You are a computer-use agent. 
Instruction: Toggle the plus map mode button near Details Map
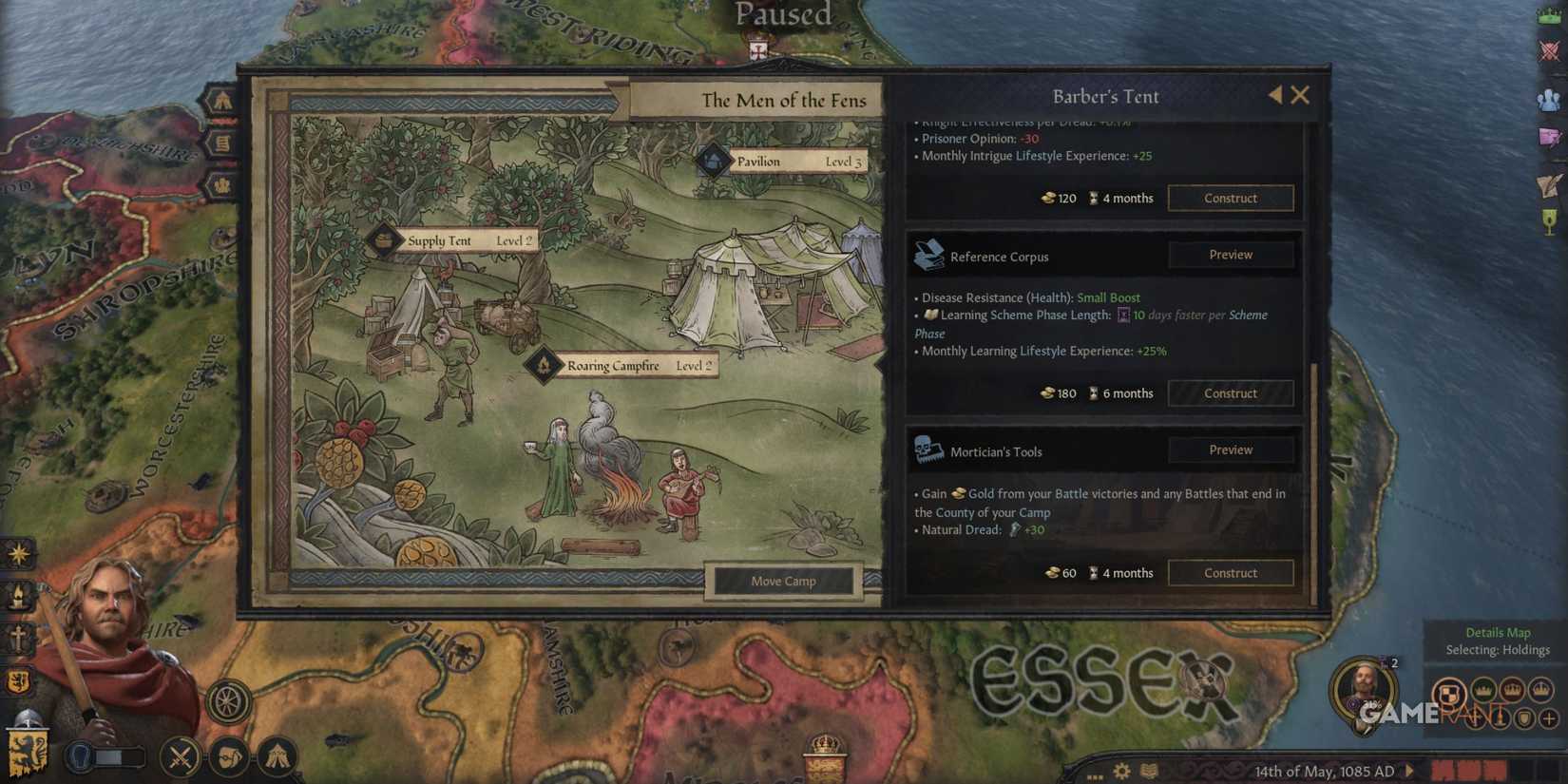(x=1548, y=720)
